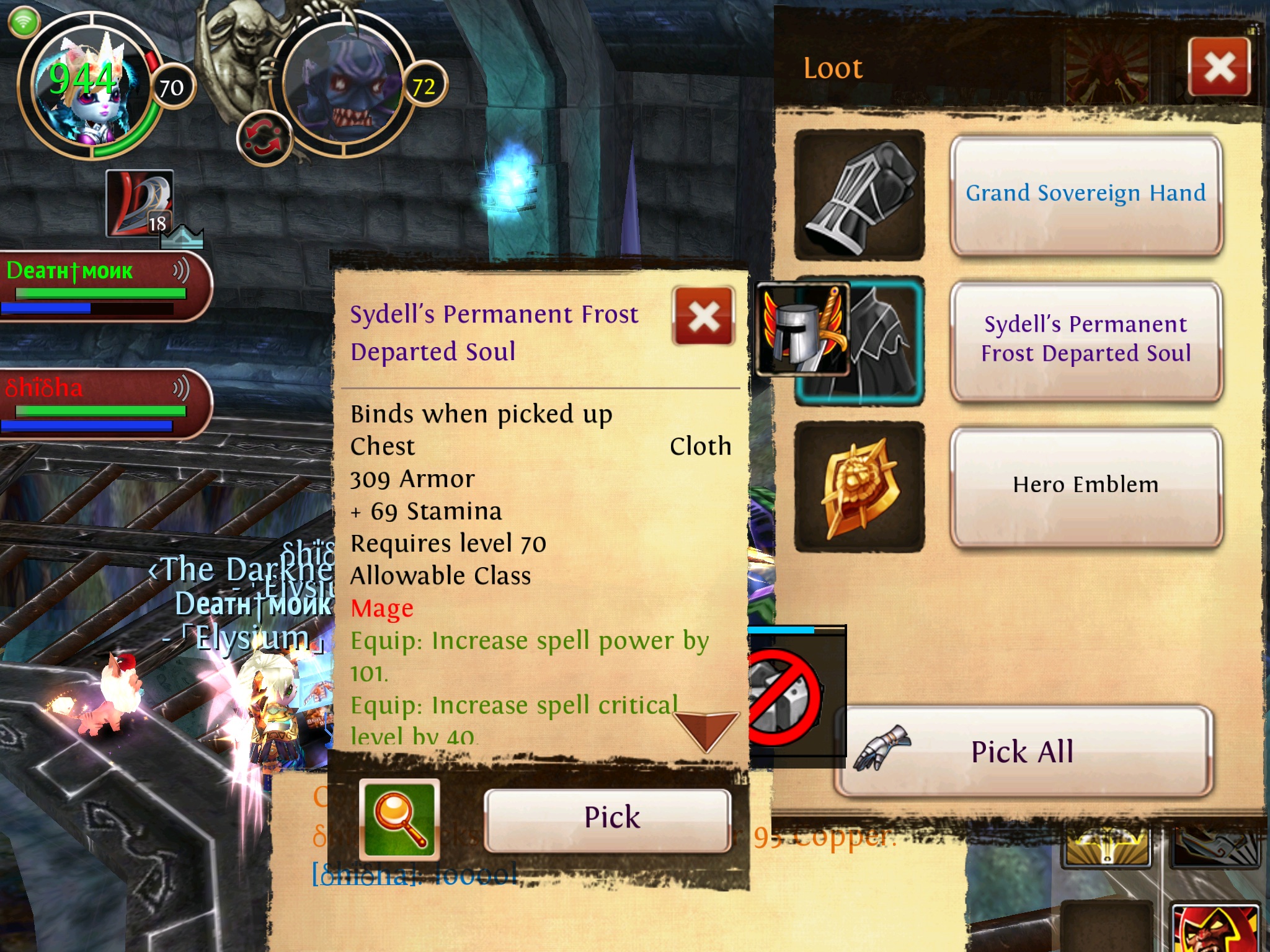Click the black gauntlet item icon
Screen dimensions: 1270x952
point(859,195)
